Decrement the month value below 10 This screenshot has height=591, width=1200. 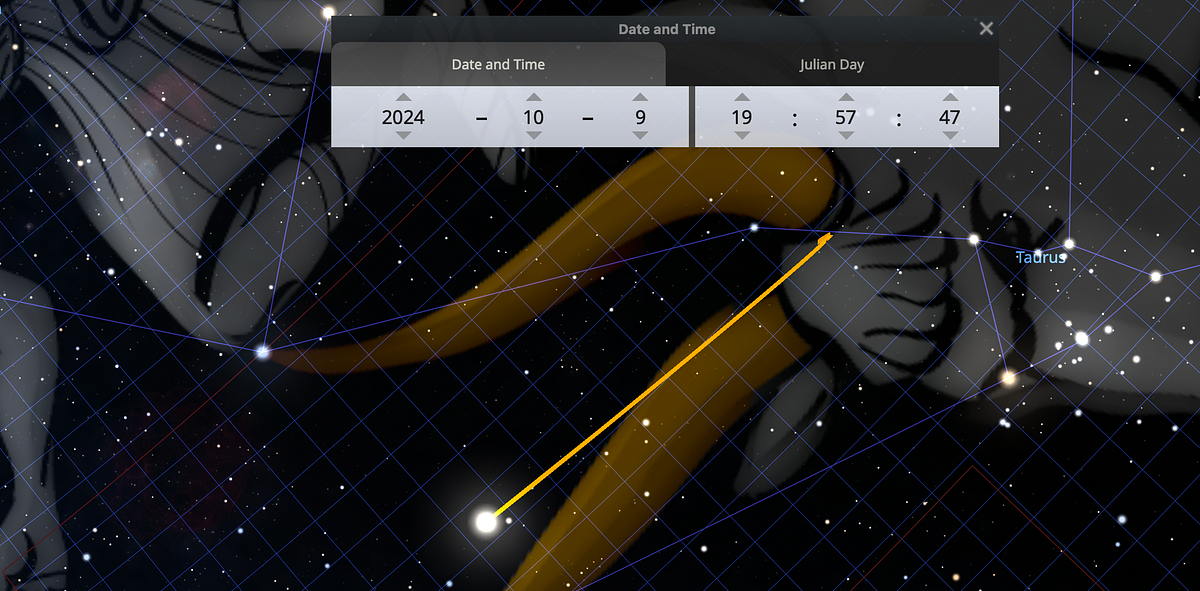coord(534,136)
